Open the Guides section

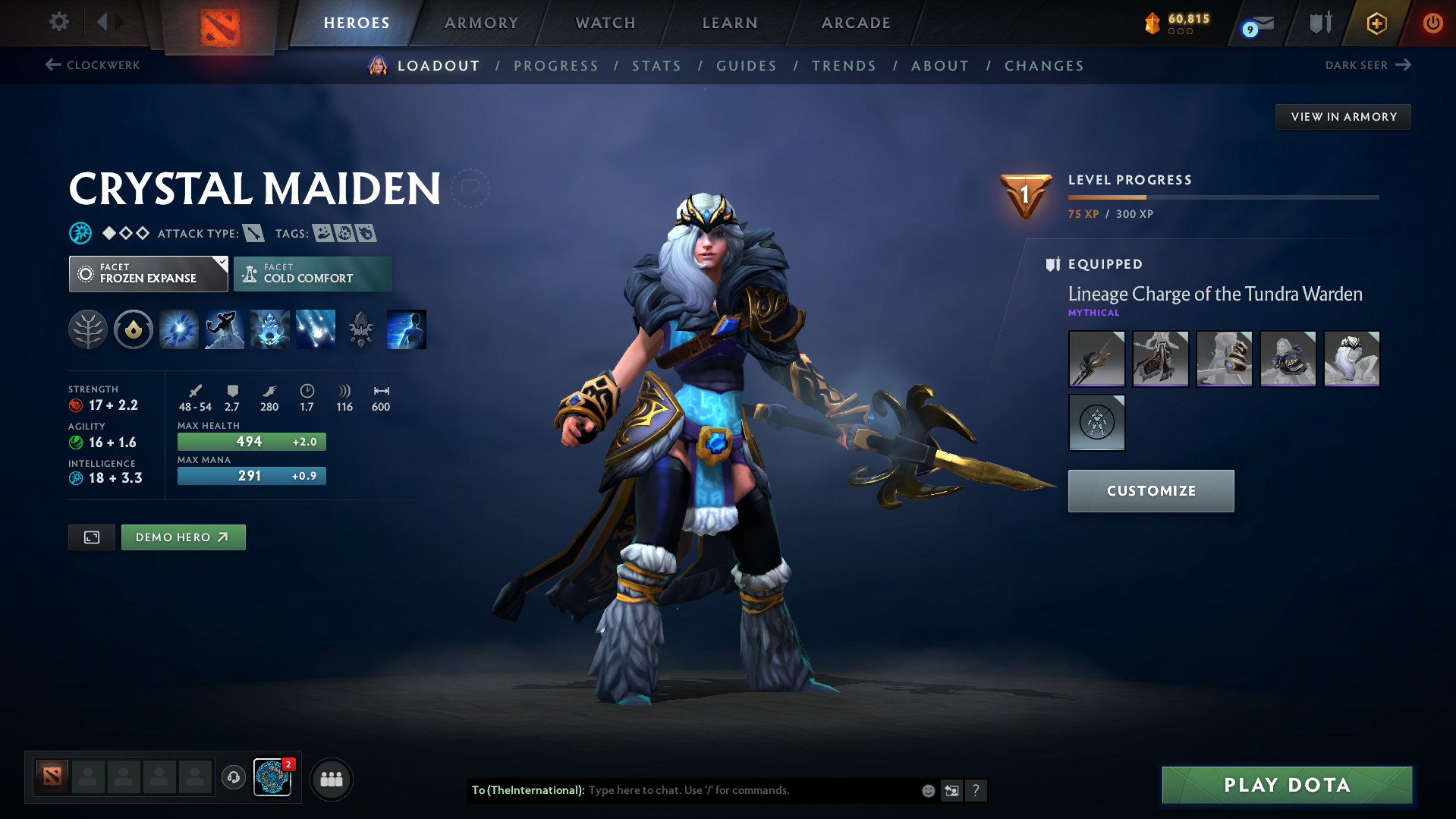[746, 66]
